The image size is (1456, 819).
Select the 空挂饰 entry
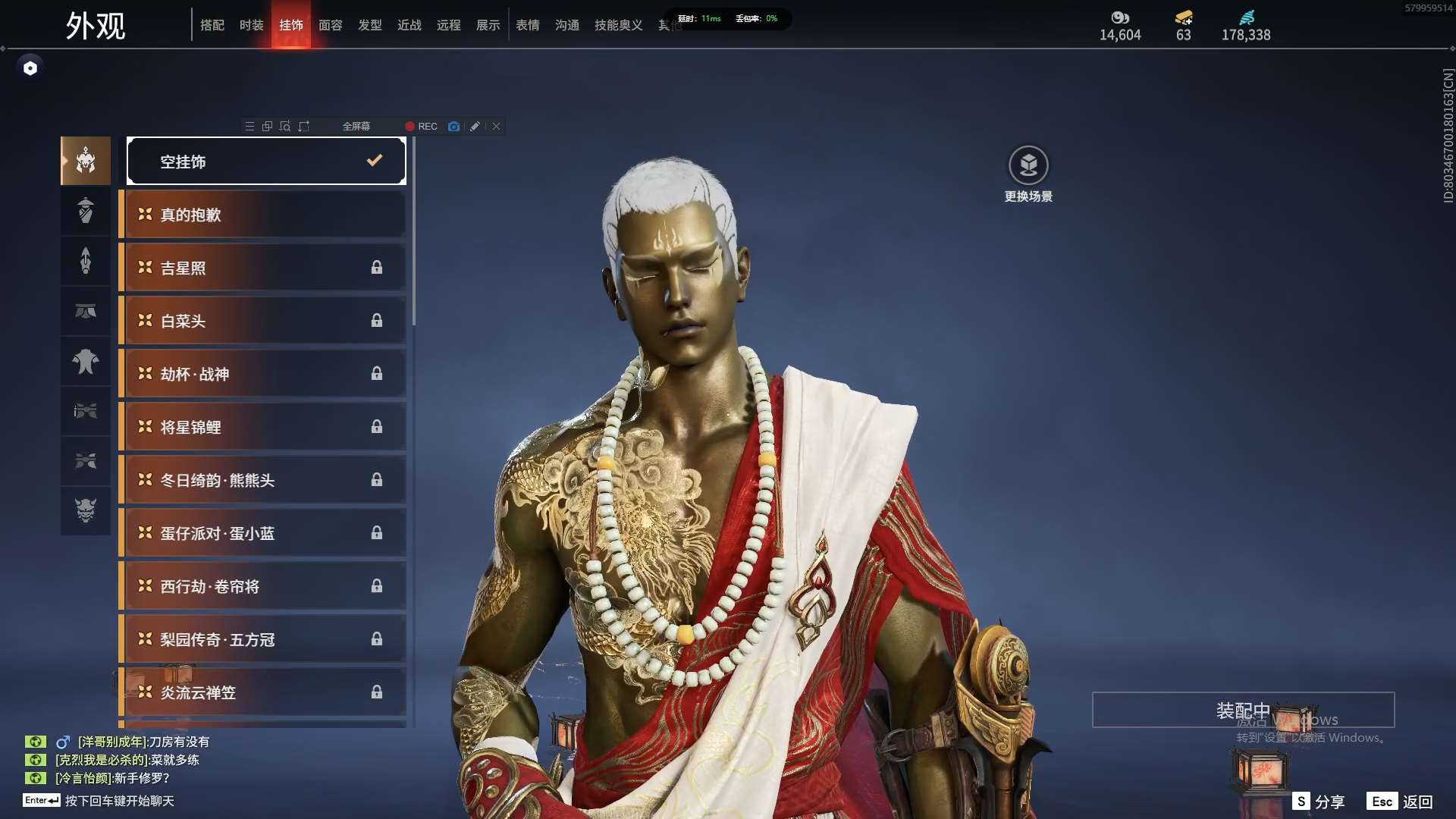266,161
